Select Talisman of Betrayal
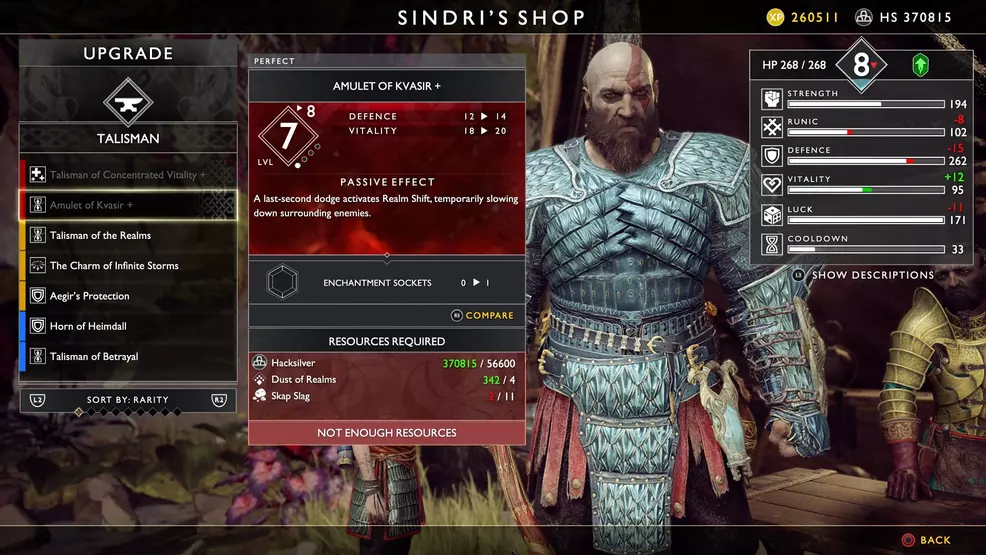Image resolution: width=986 pixels, height=555 pixels. click(128, 357)
